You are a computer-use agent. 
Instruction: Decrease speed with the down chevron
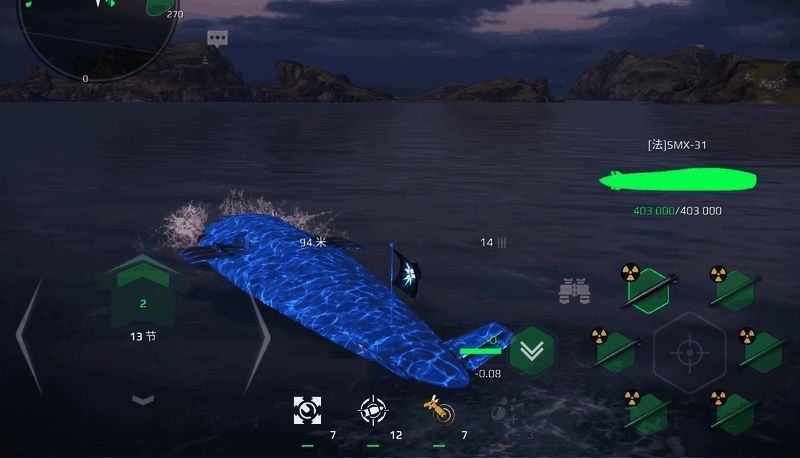143,399
